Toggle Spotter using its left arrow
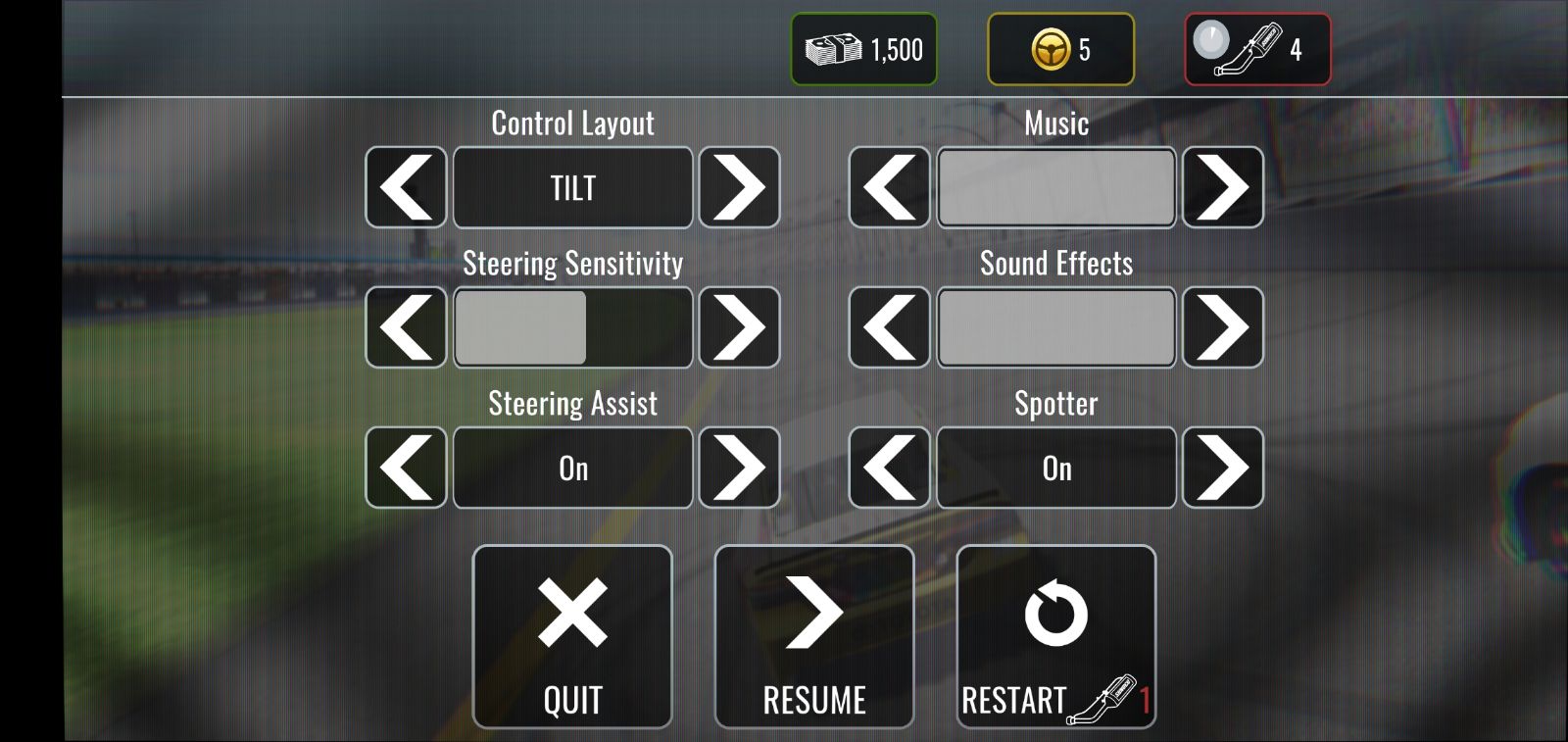The image size is (1568, 742). click(x=889, y=468)
